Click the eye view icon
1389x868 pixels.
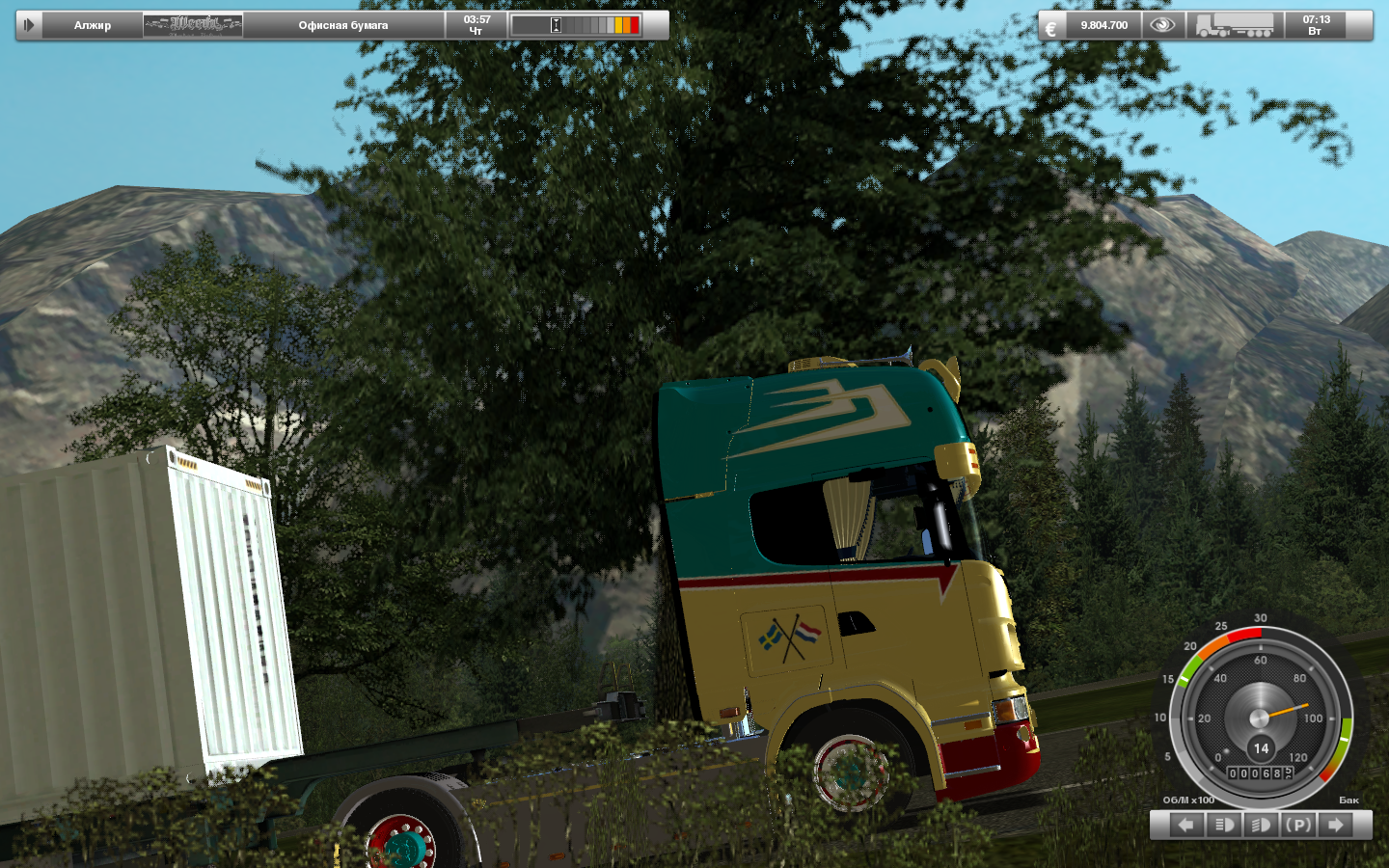click(x=1162, y=25)
